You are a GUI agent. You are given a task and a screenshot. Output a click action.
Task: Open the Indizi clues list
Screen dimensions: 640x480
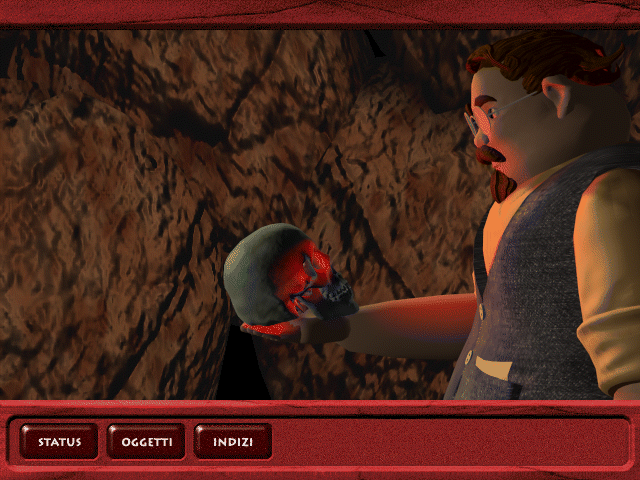click(x=233, y=441)
